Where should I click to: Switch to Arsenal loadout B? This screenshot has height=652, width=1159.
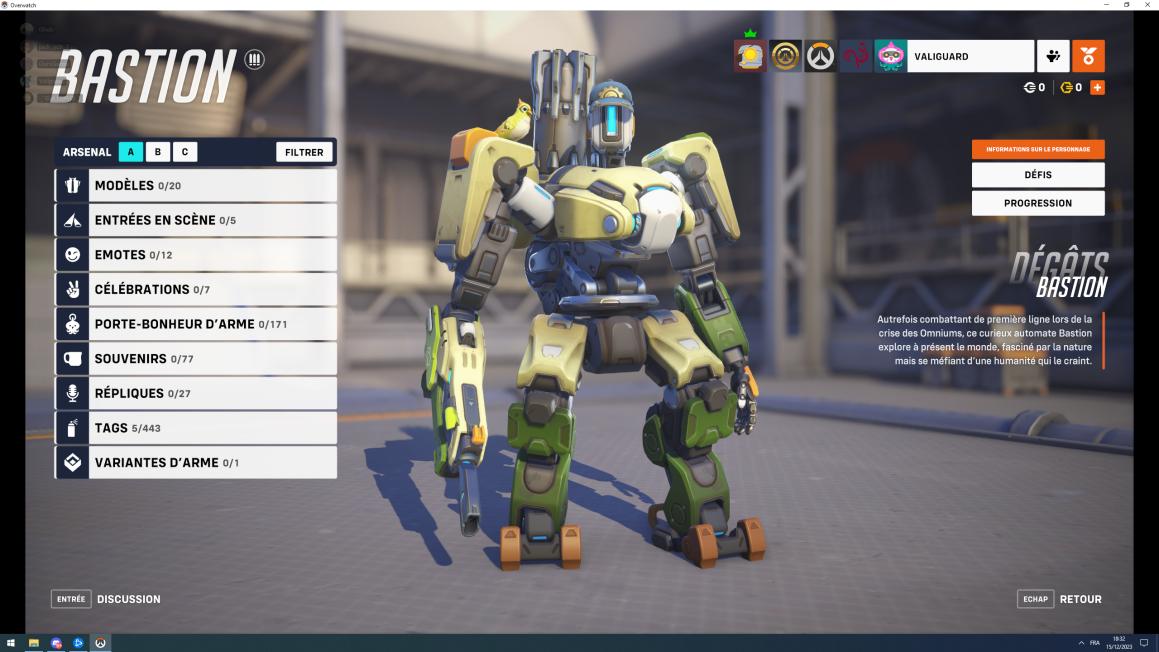pos(158,152)
